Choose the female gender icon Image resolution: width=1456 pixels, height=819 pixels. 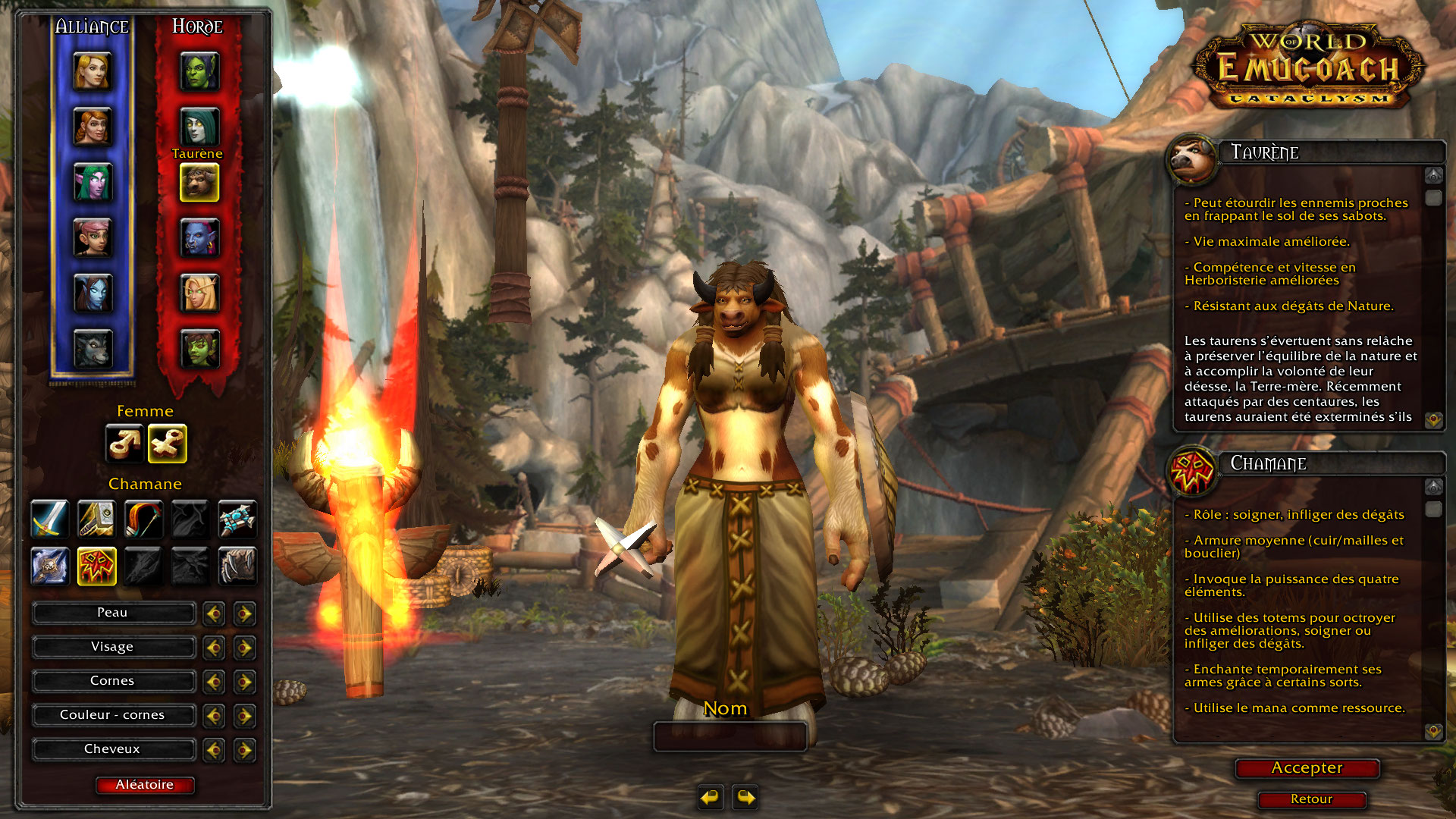click(168, 444)
